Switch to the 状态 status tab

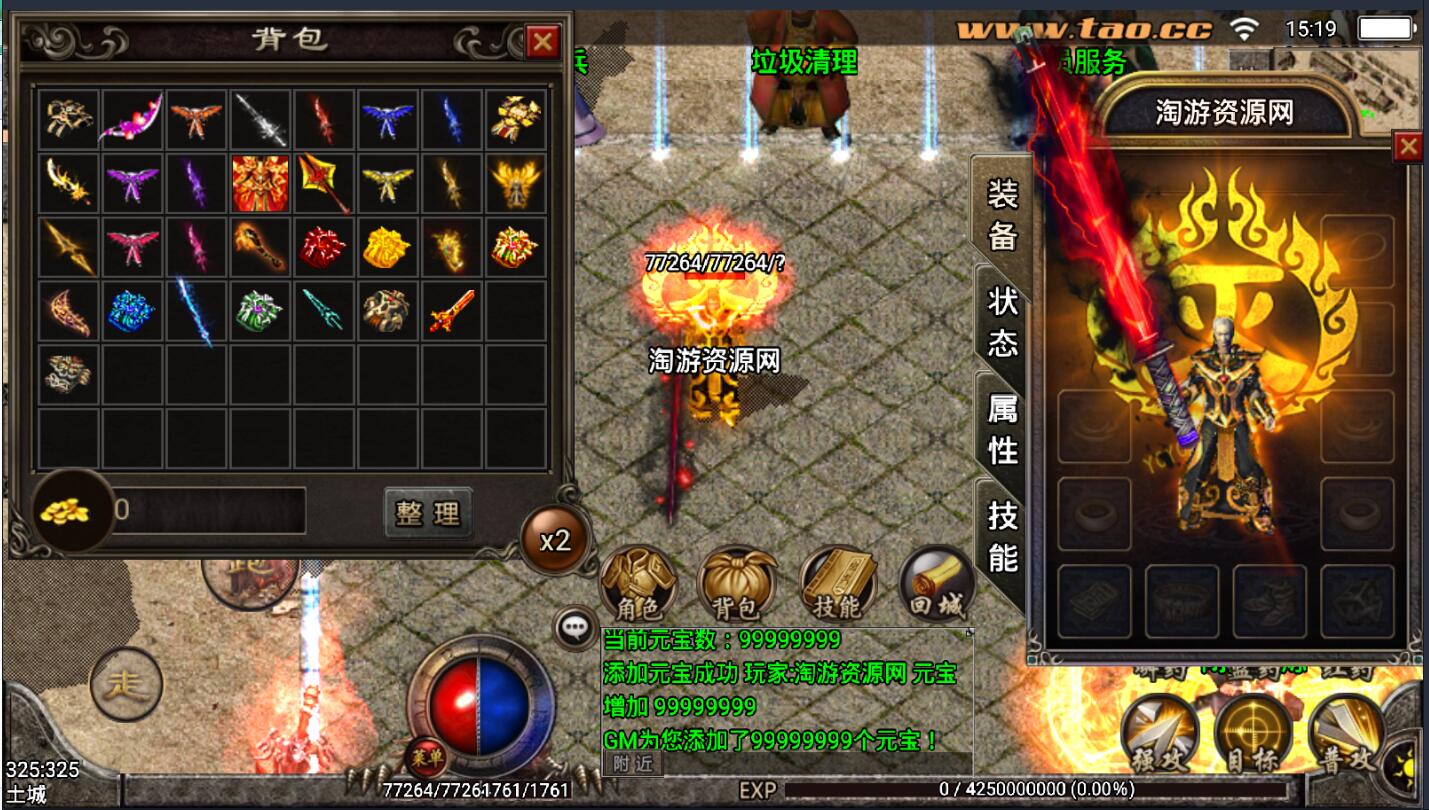click(1001, 322)
